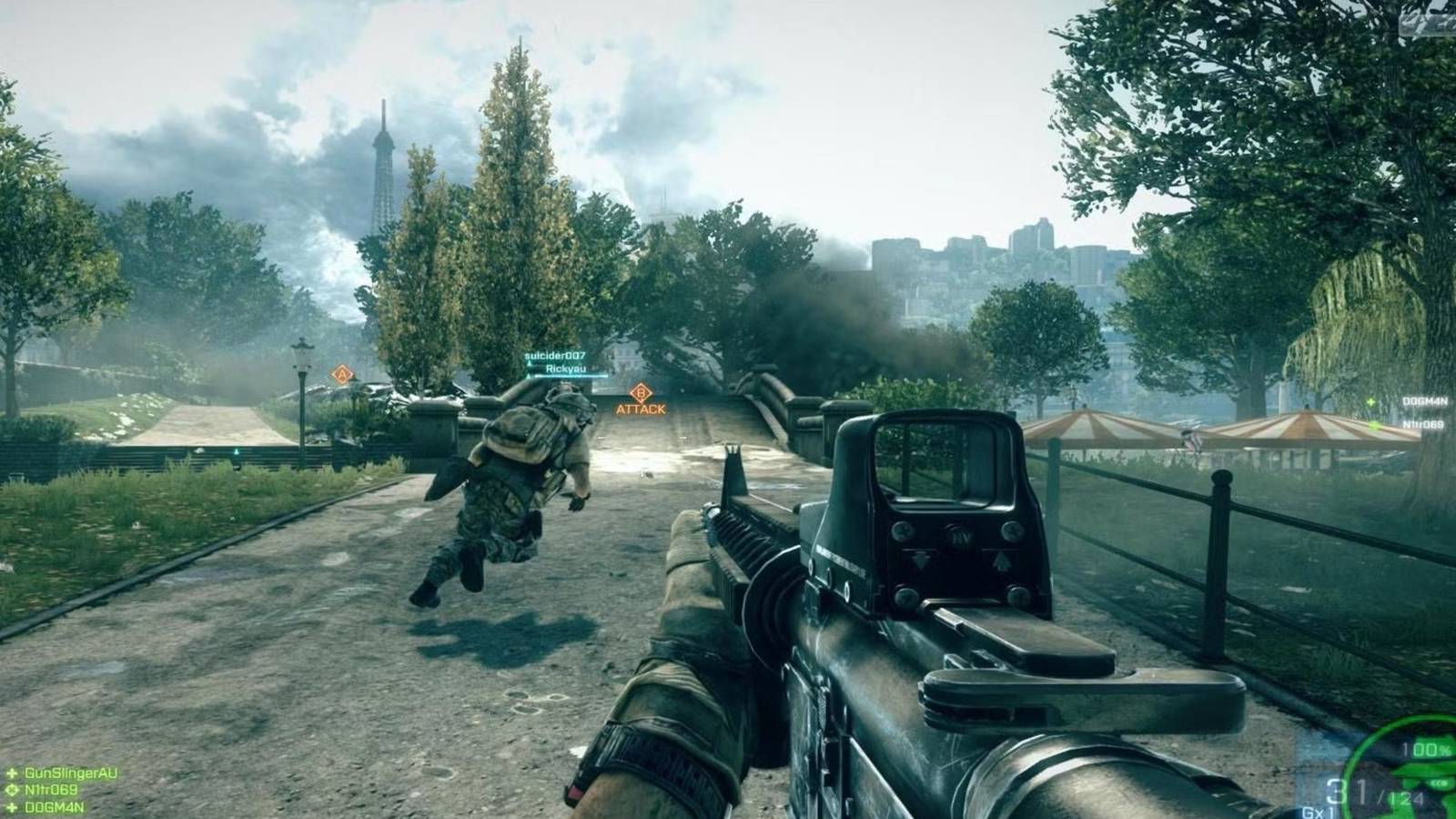Select the Objective B diamond above ATTACK text
Screen dimensions: 1456x819
click(641, 394)
